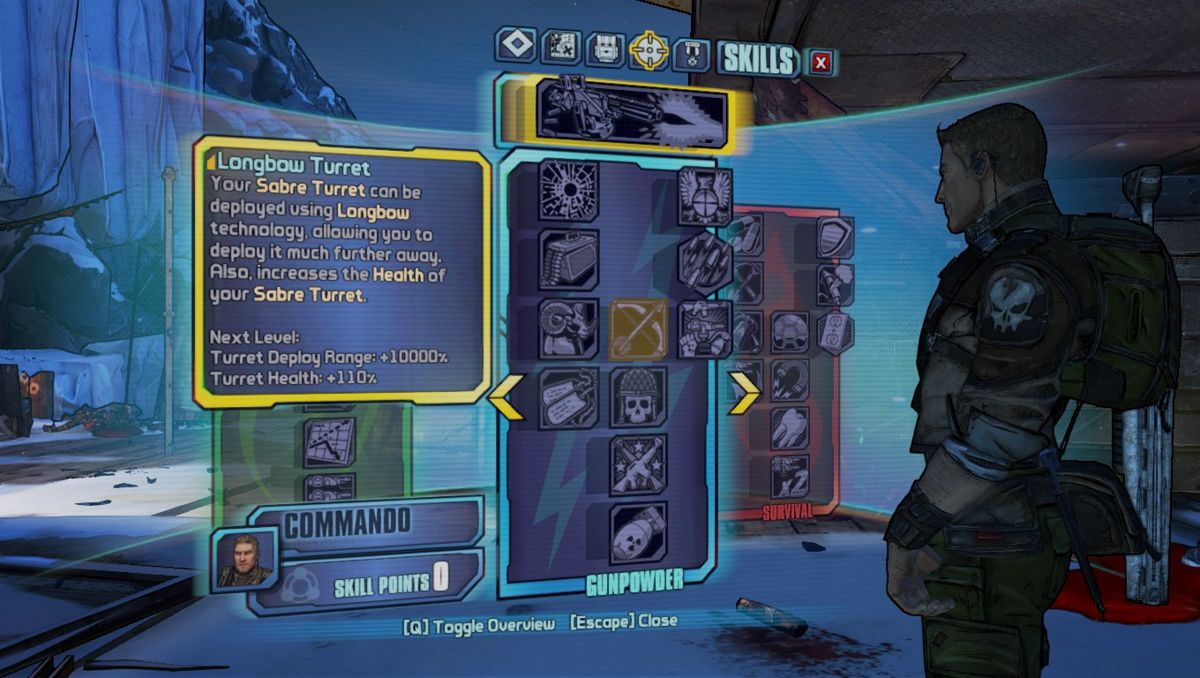Switch to the backpack inventory tab

[604, 48]
